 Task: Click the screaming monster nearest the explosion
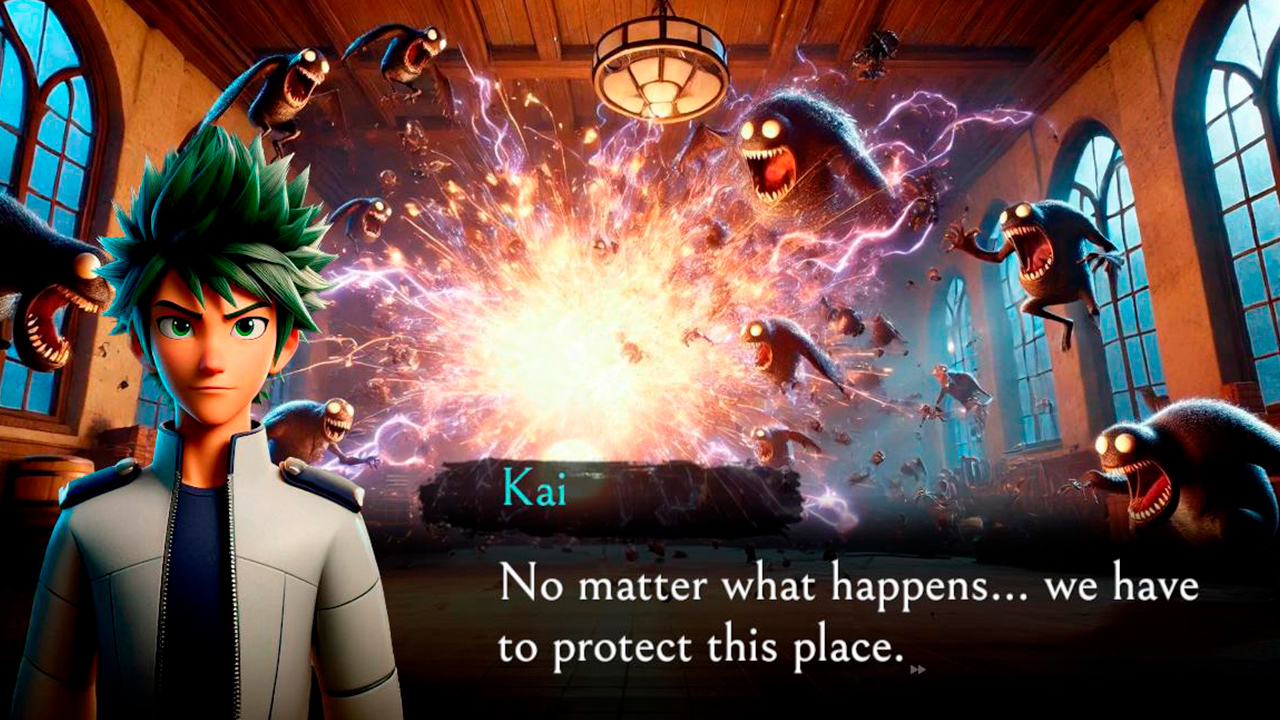tap(790, 160)
